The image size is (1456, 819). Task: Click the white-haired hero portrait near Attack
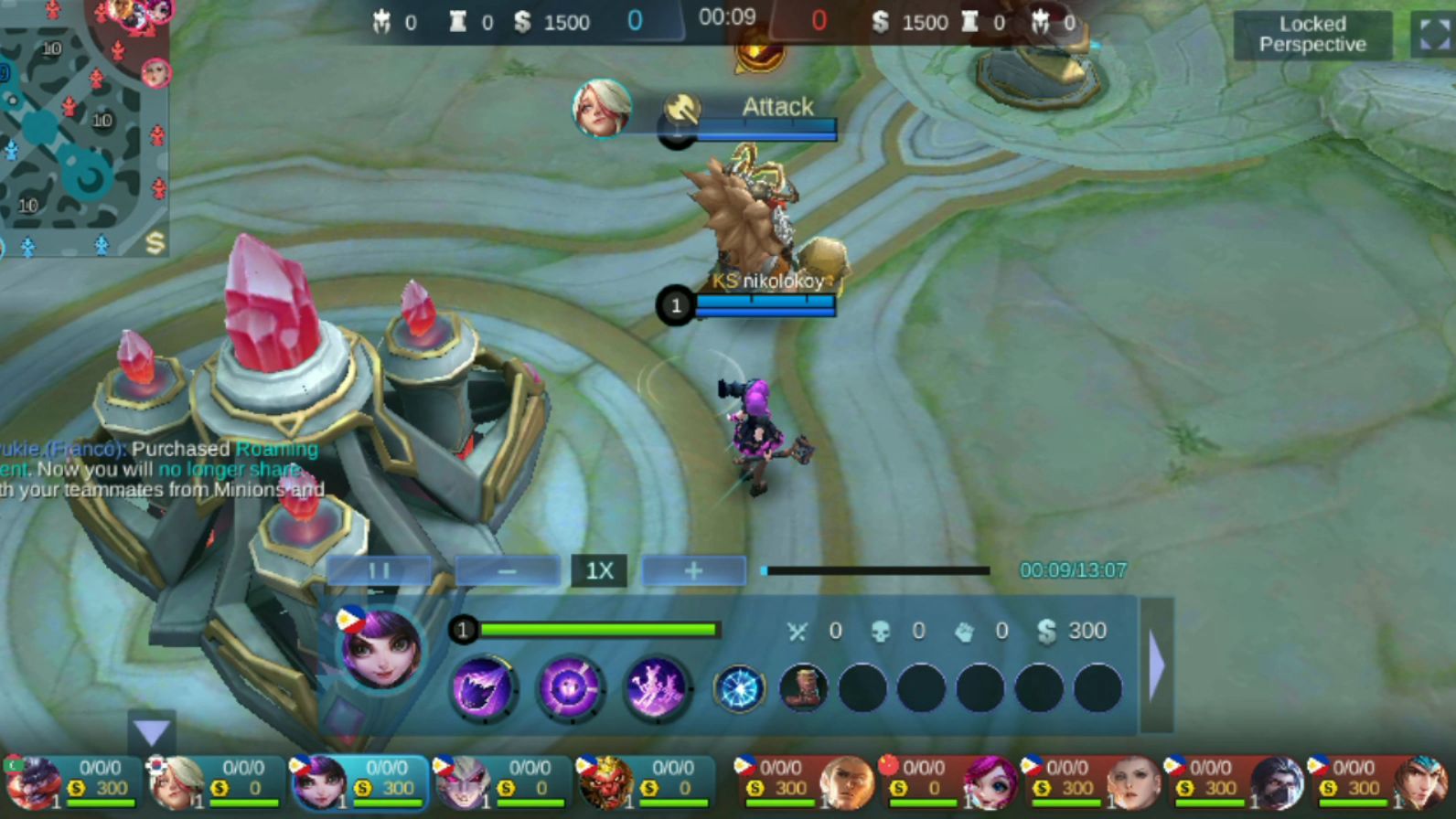tap(601, 108)
